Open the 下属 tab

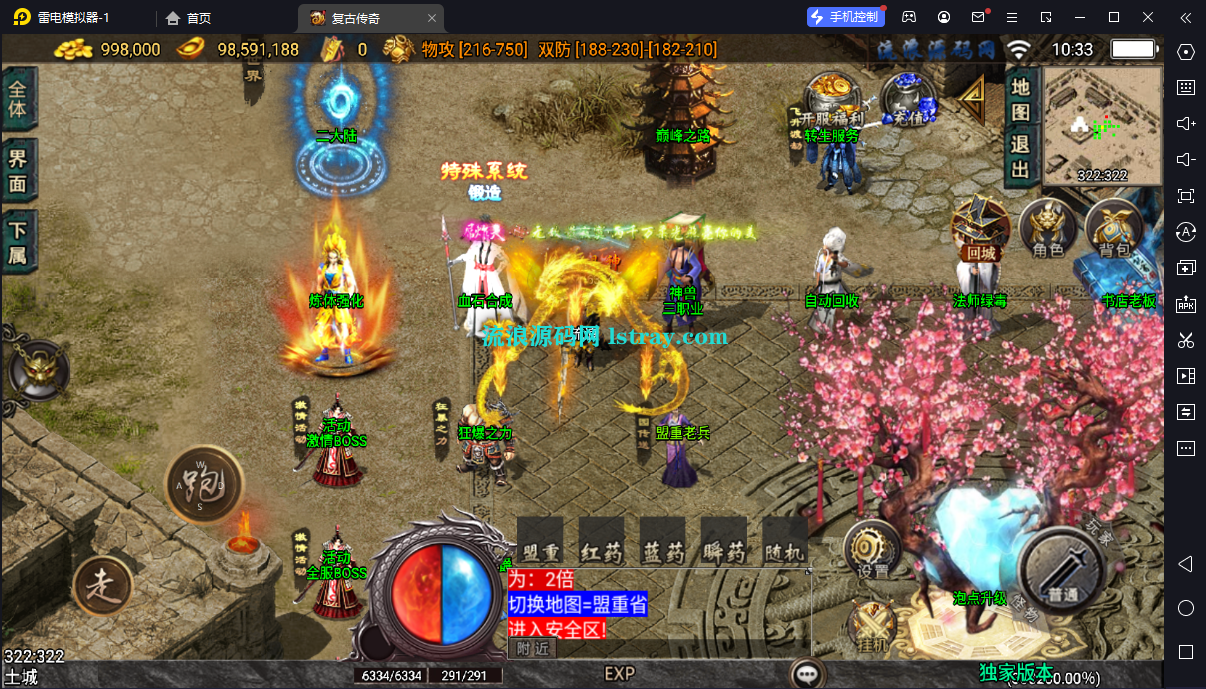[18, 242]
